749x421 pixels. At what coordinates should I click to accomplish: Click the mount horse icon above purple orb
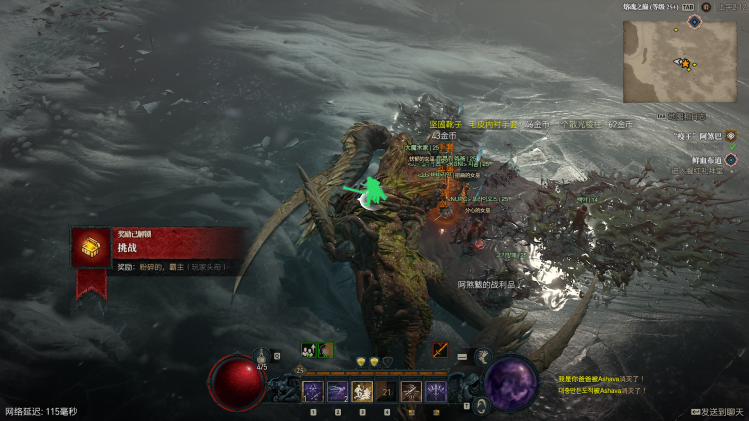click(x=482, y=356)
